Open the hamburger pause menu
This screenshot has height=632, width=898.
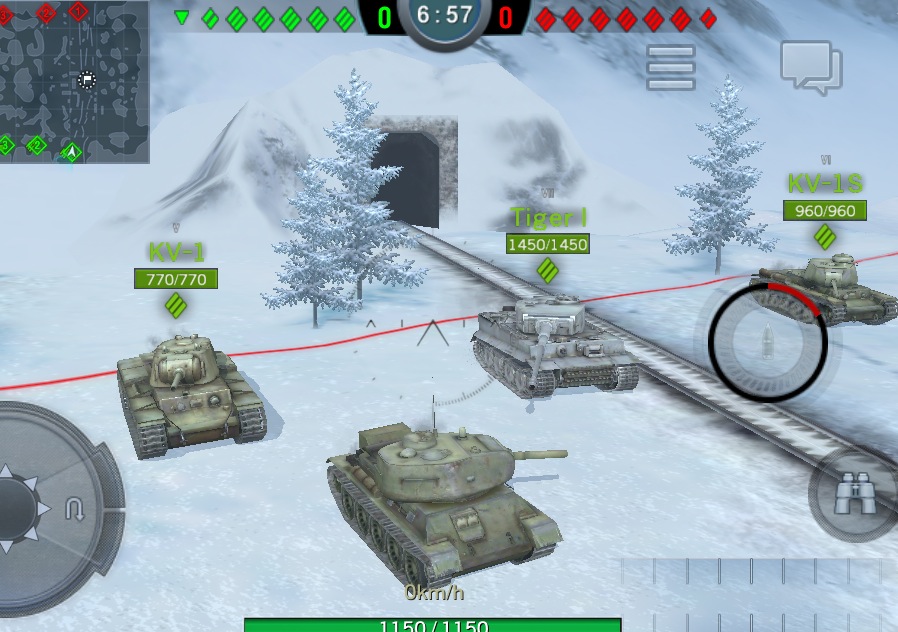pyautogui.click(x=671, y=68)
